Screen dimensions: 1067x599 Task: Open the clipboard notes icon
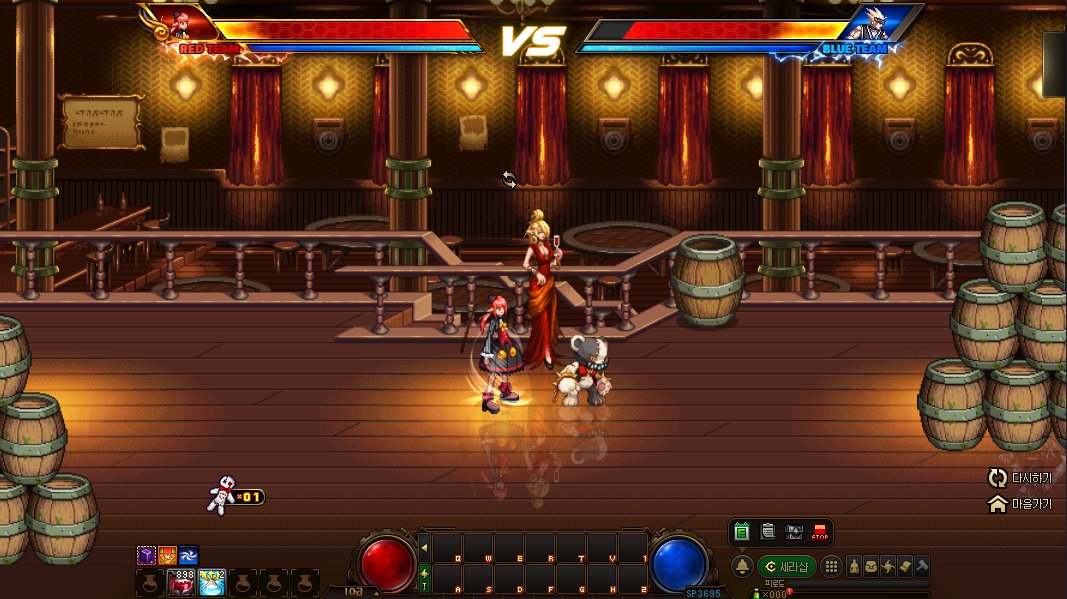click(x=768, y=533)
